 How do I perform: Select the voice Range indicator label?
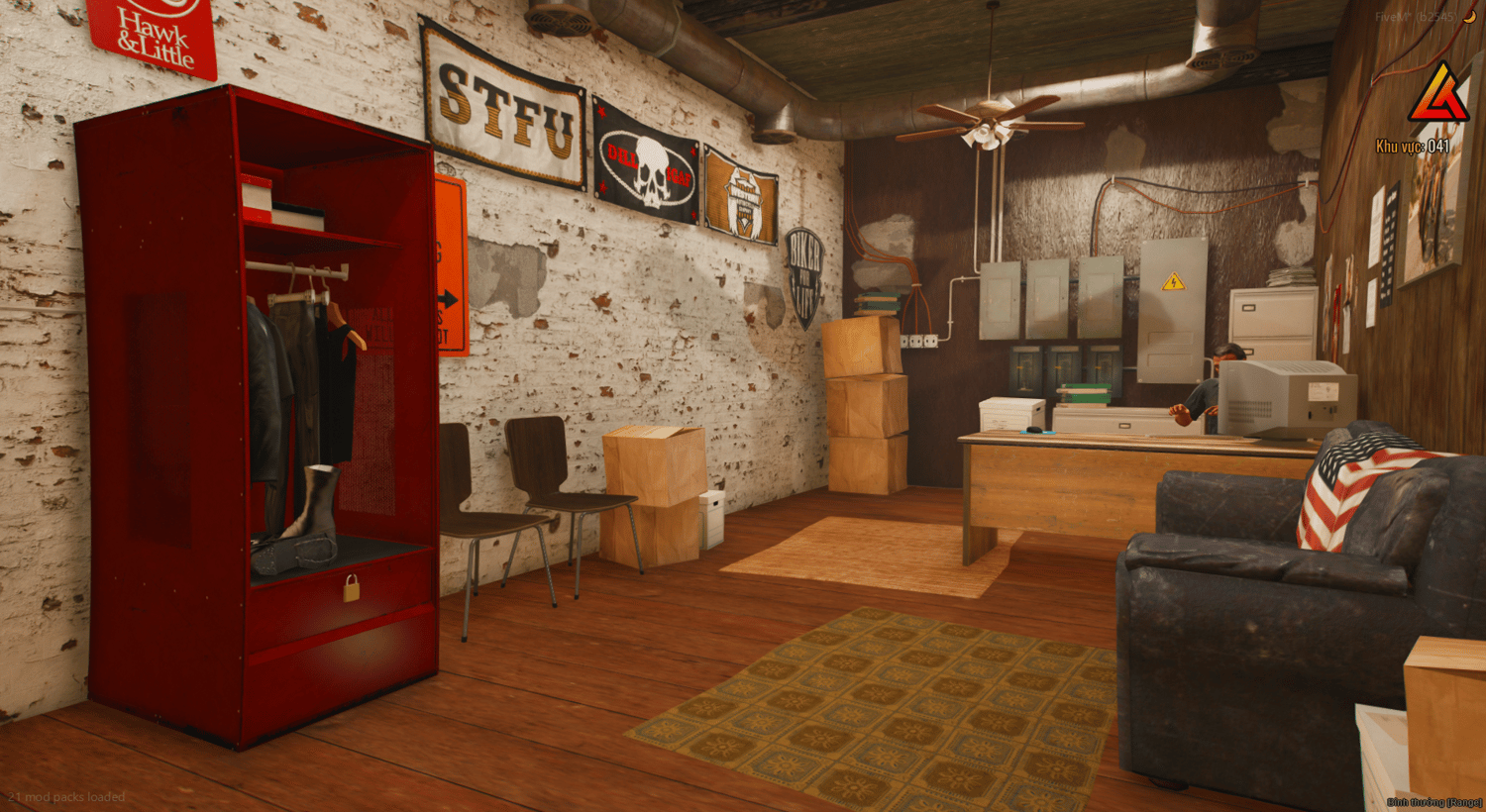click(x=1433, y=801)
